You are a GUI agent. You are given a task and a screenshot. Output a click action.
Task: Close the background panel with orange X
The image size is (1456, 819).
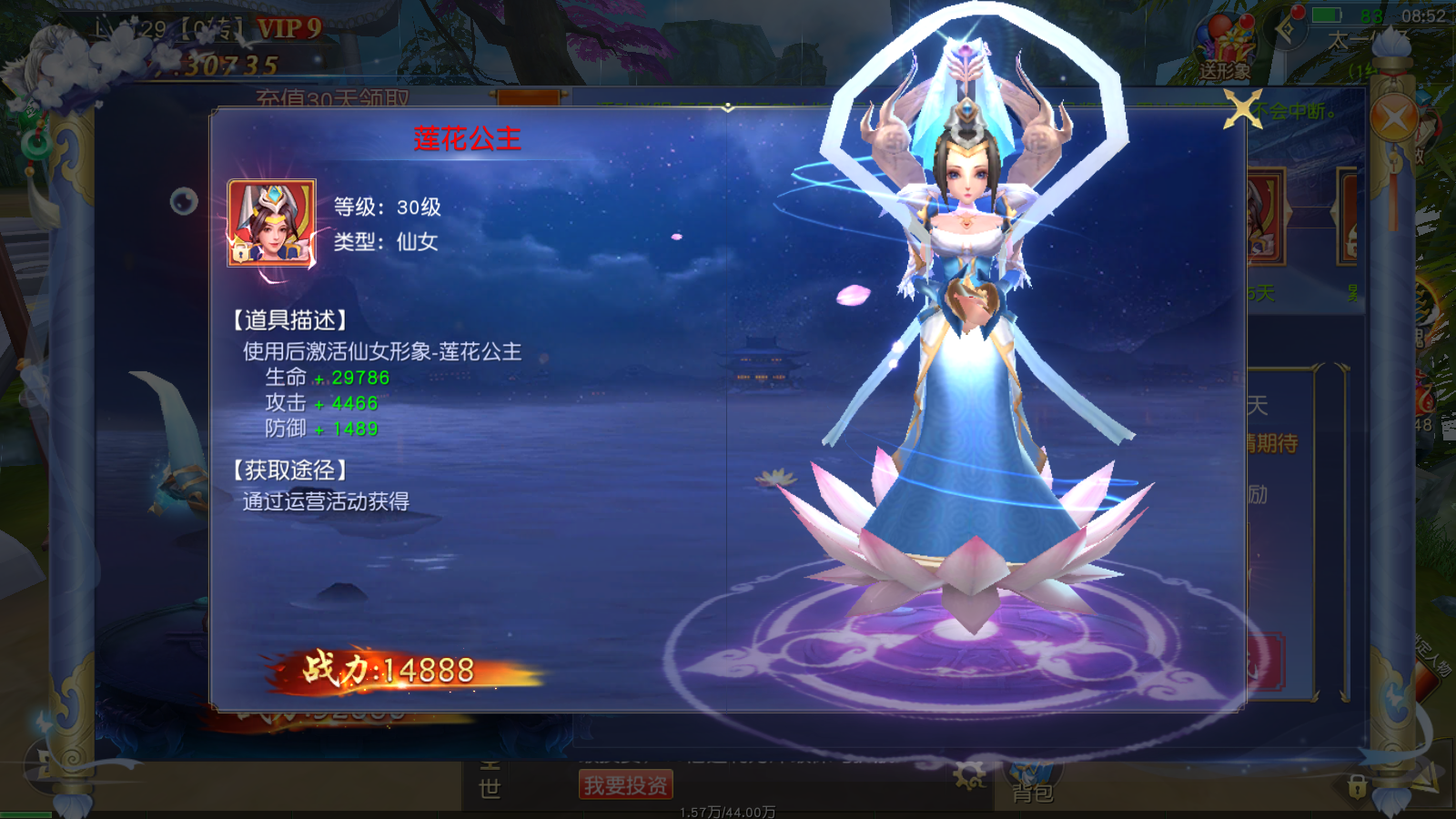(1393, 119)
